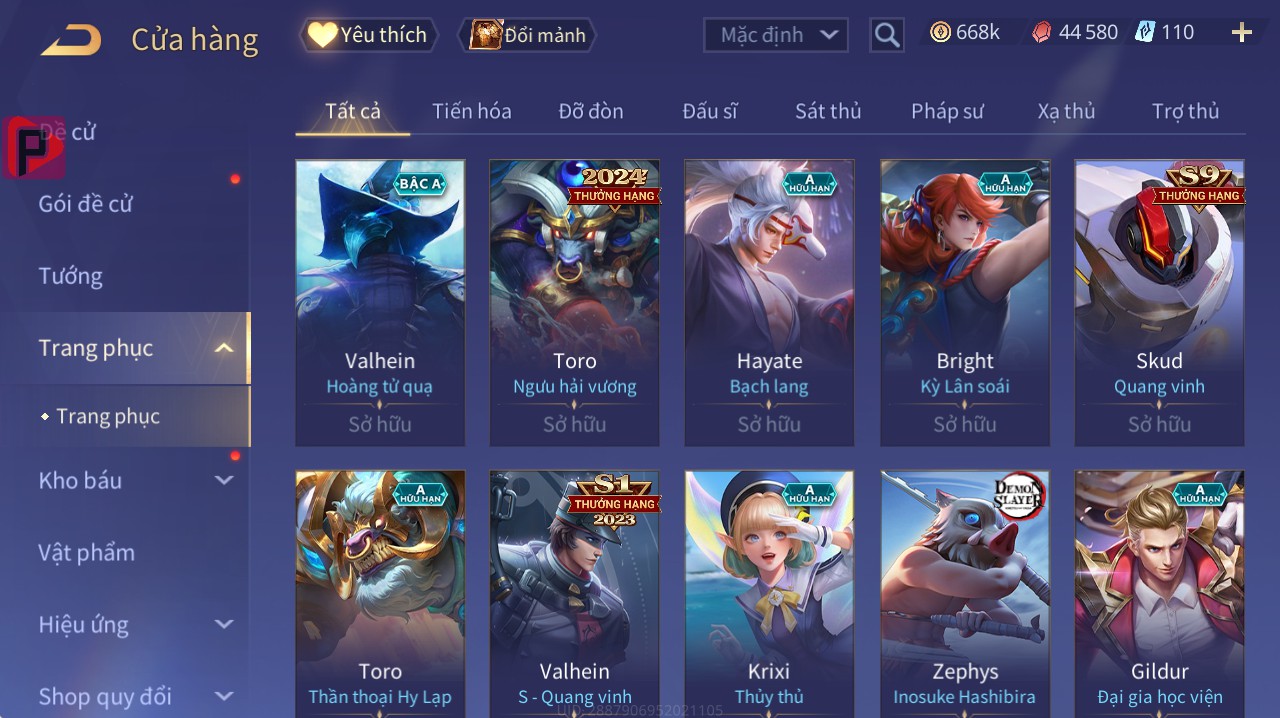Add currency with the plus button
This screenshot has width=1280, height=718.
click(x=1241, y=33)
